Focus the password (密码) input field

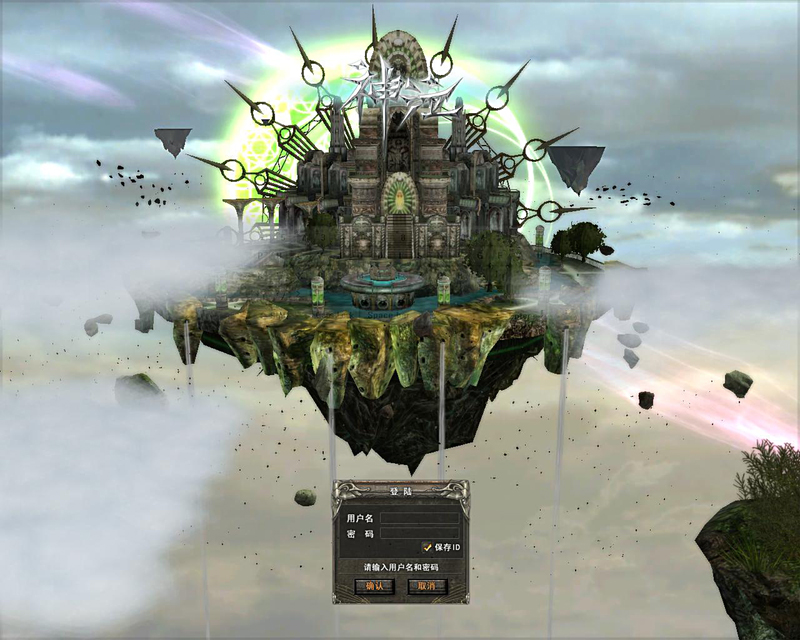419,534
